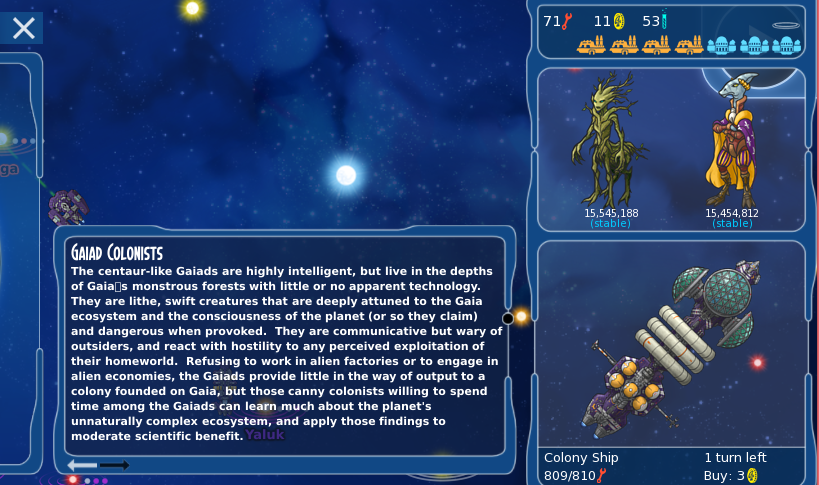Click the first orange factory building icon
The image size is (819, 485).
(591, 45)
